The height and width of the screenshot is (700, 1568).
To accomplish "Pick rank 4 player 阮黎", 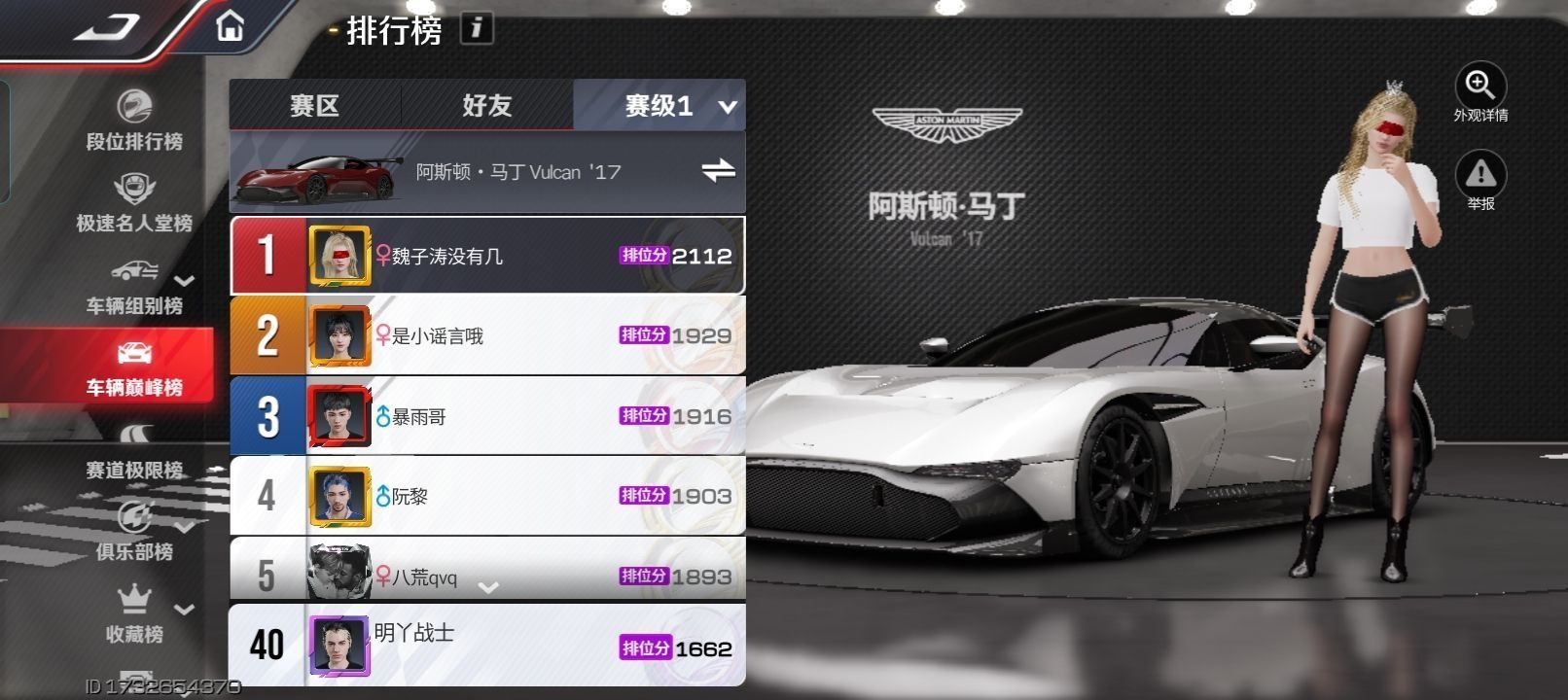I will tap(486, 496).
